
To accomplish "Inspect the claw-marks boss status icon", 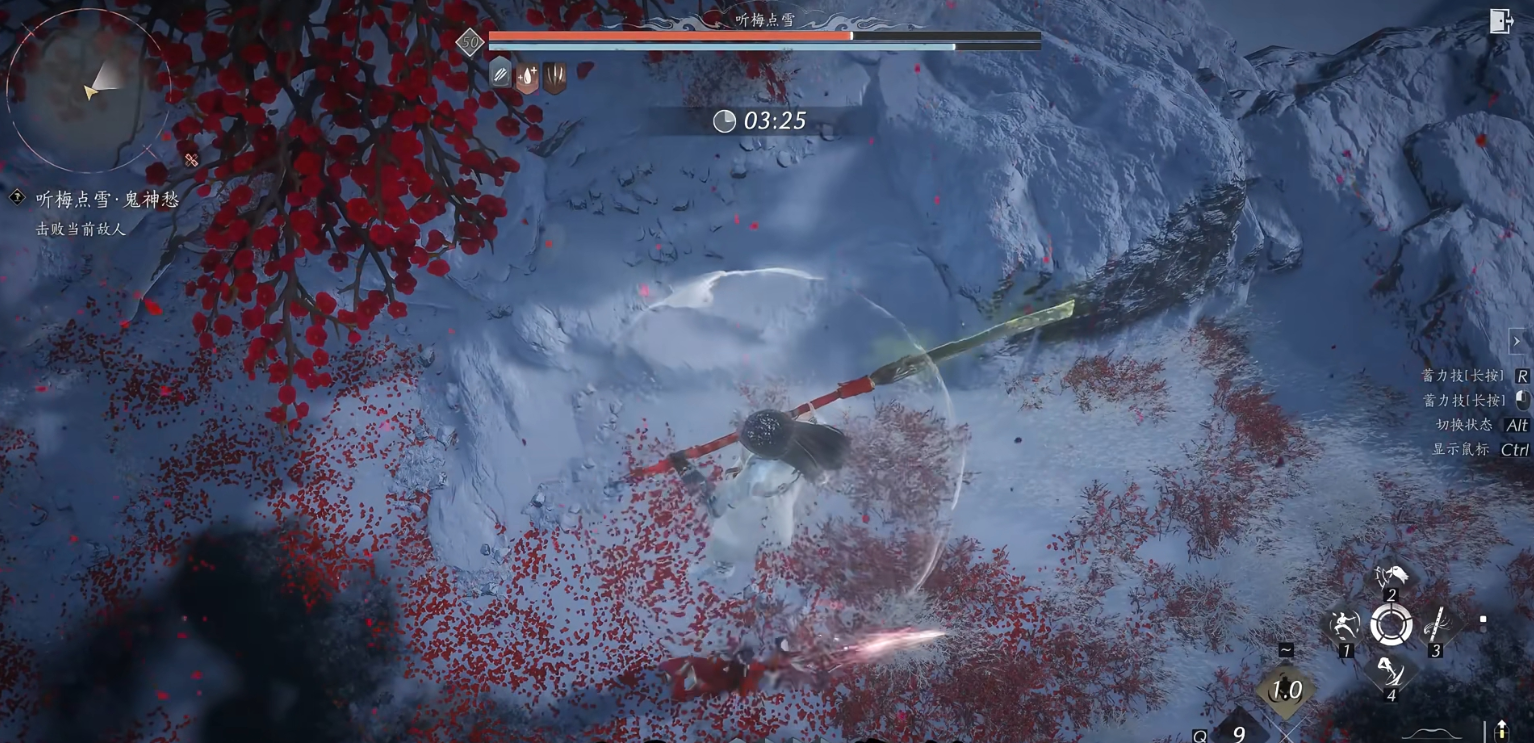I will click(554, 77).
